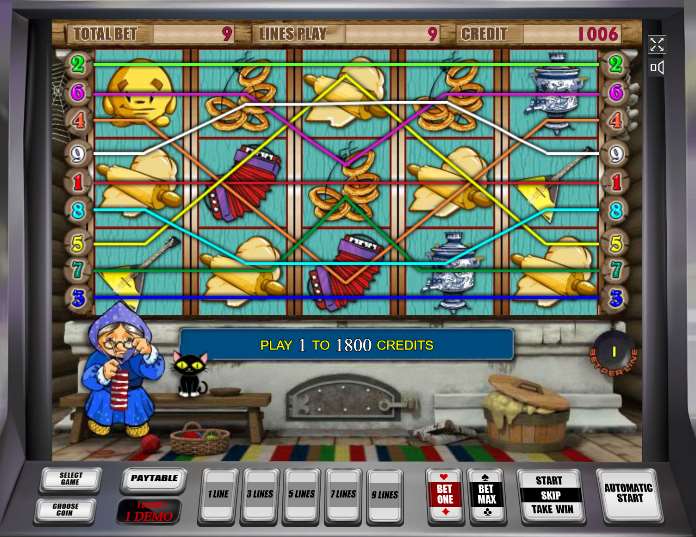This screenshot has height=537, width=696.
Task: Play with 5 Lines
Action: pyautogui.click(x=301, y=494)
